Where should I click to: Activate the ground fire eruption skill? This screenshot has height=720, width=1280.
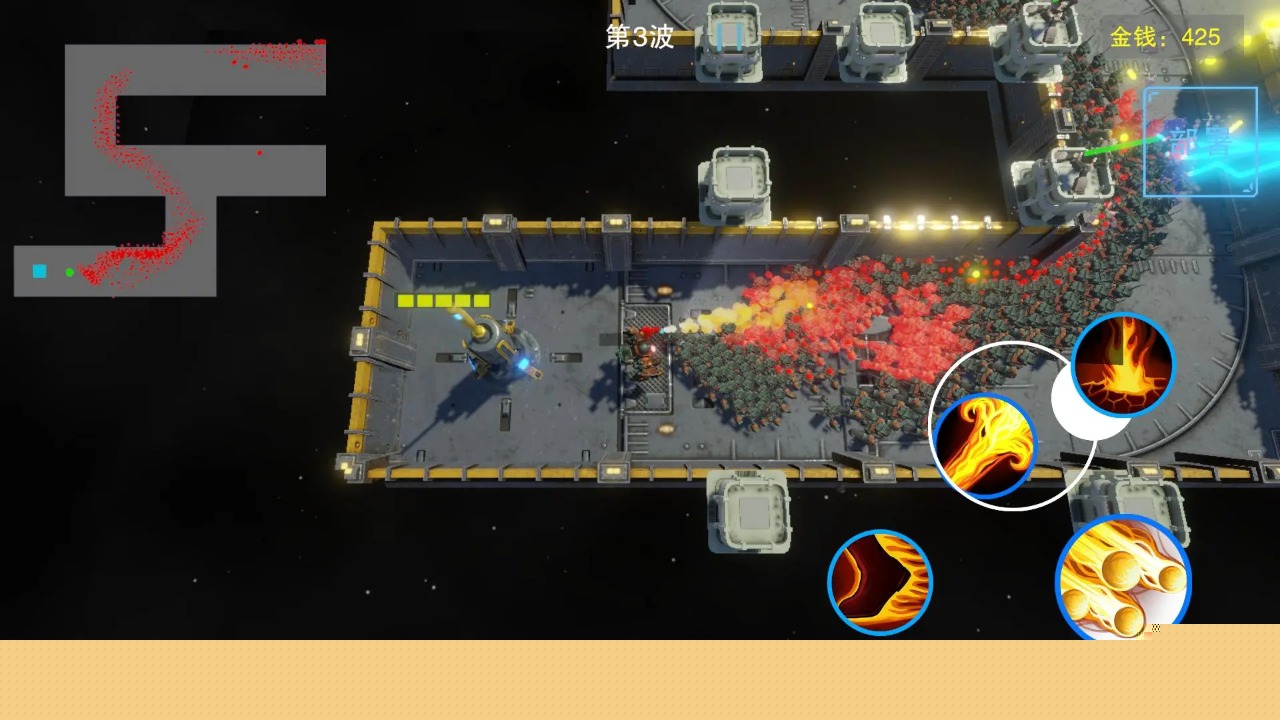1122,365
